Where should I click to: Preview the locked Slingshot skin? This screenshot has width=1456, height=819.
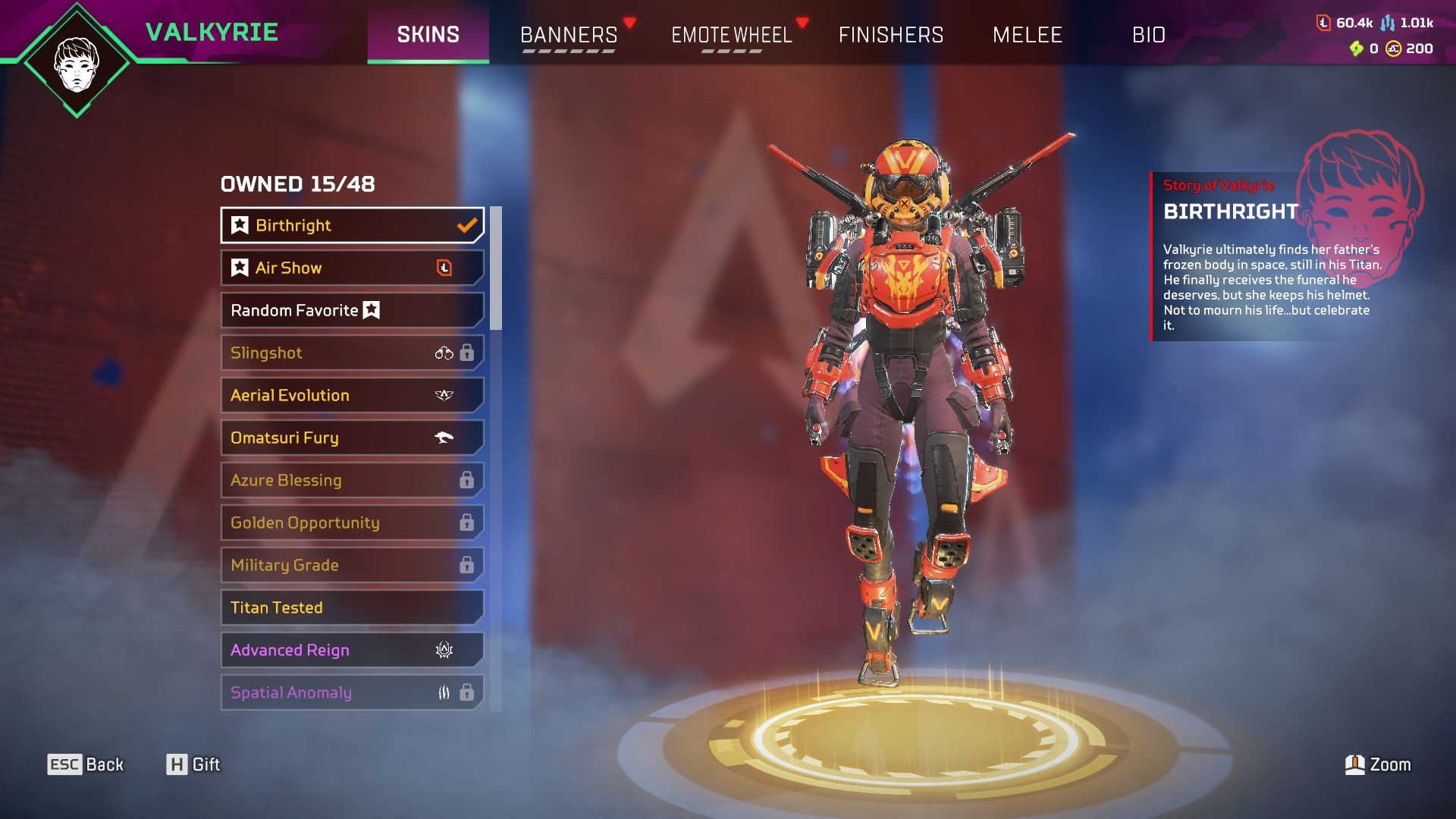(x=352, y=353)
